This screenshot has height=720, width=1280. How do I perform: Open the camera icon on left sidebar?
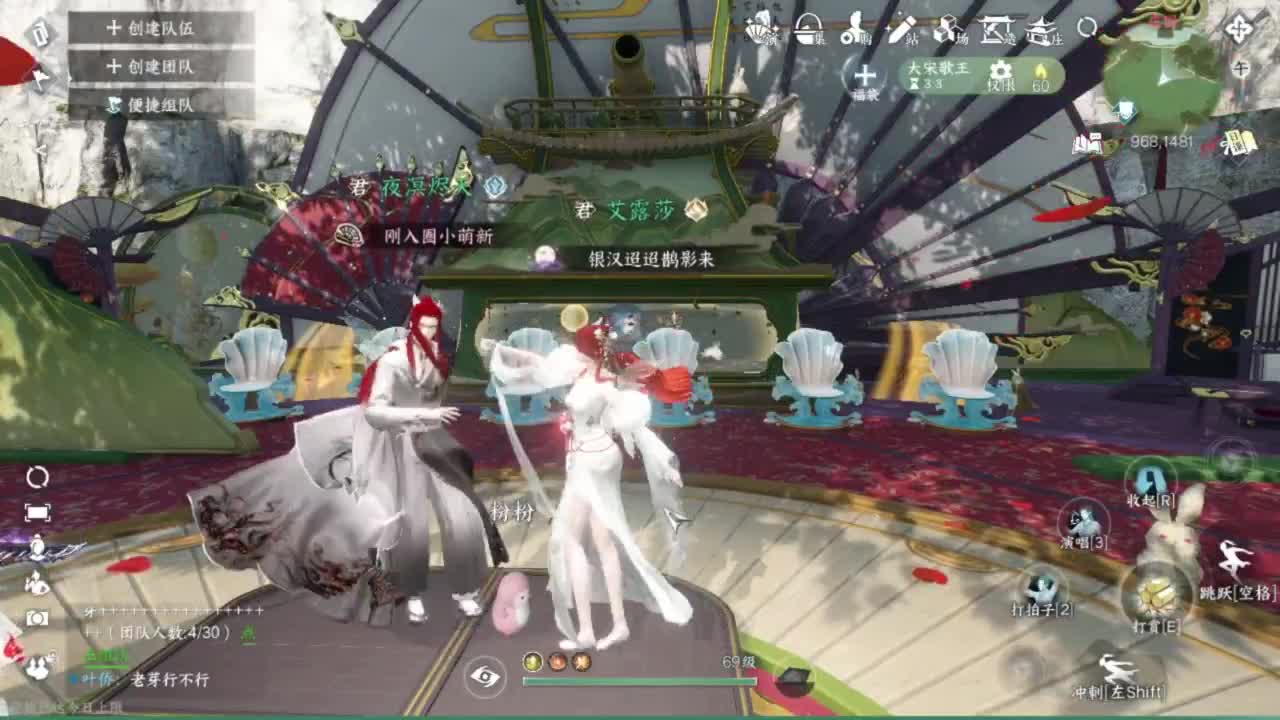37,617
